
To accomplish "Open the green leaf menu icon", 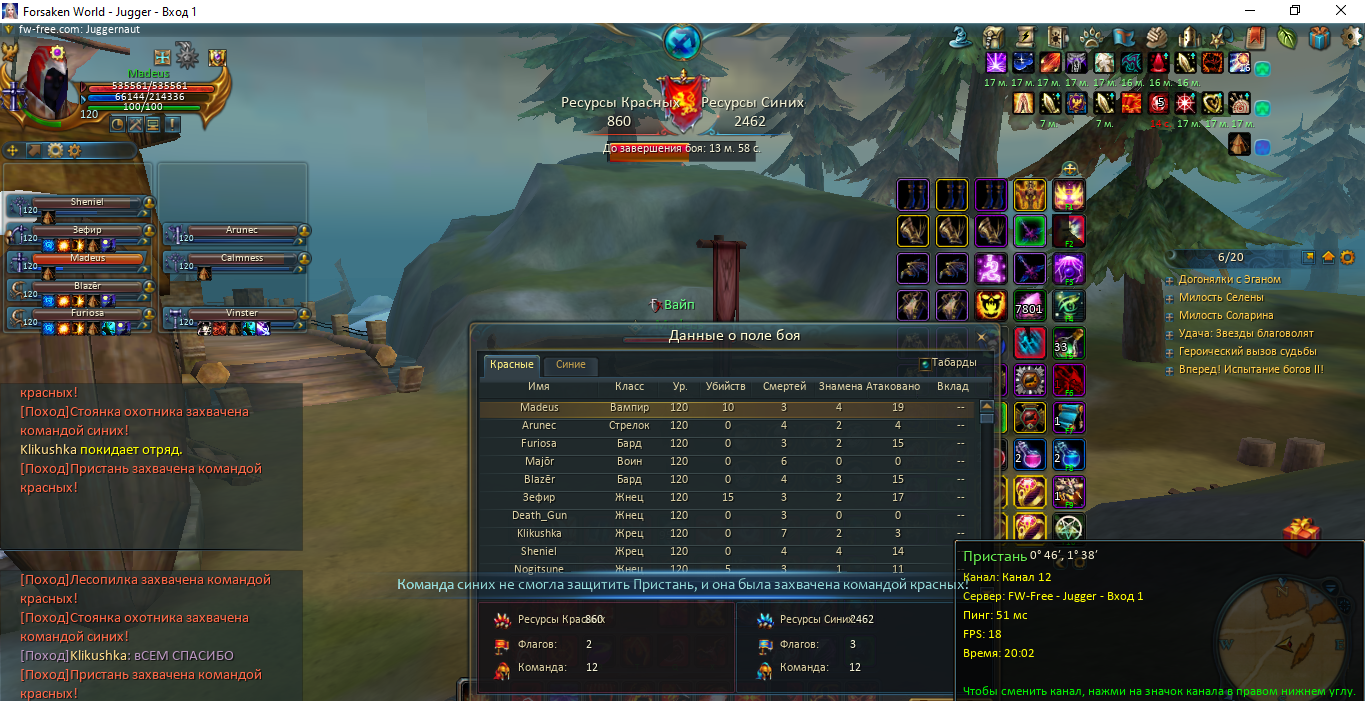I will tap(1287, 38).
